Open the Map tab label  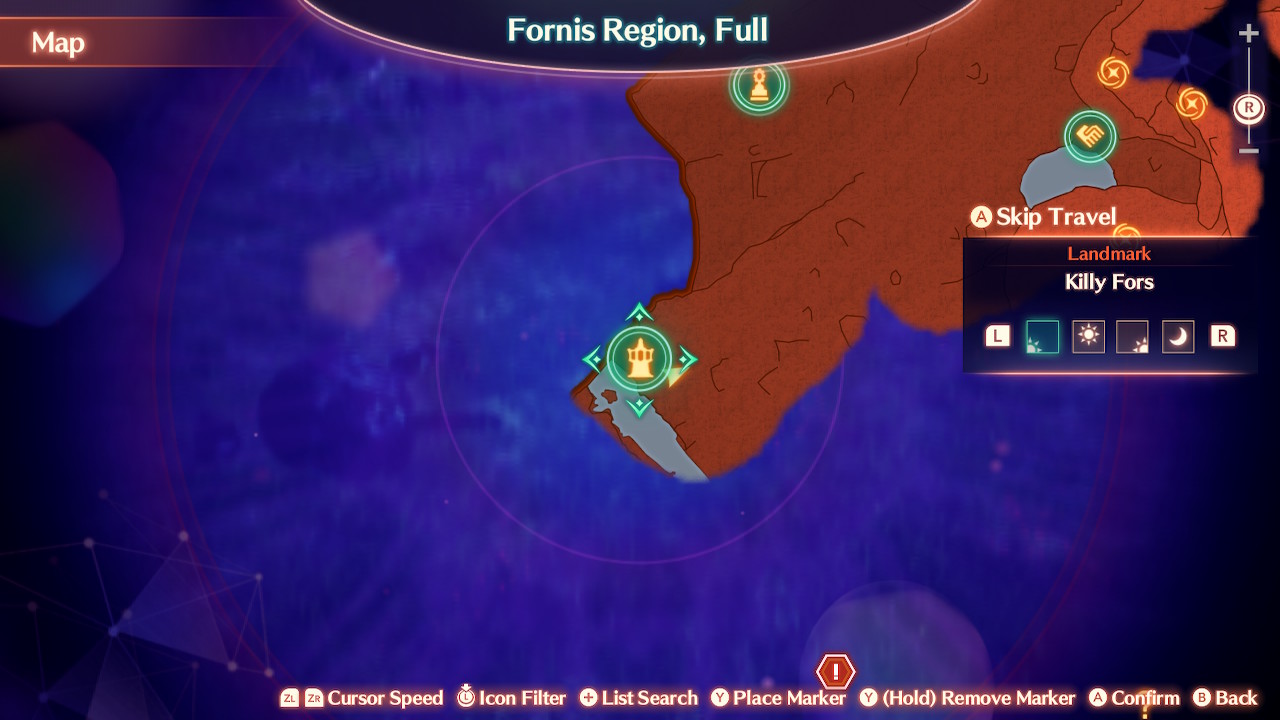[57, 43]
